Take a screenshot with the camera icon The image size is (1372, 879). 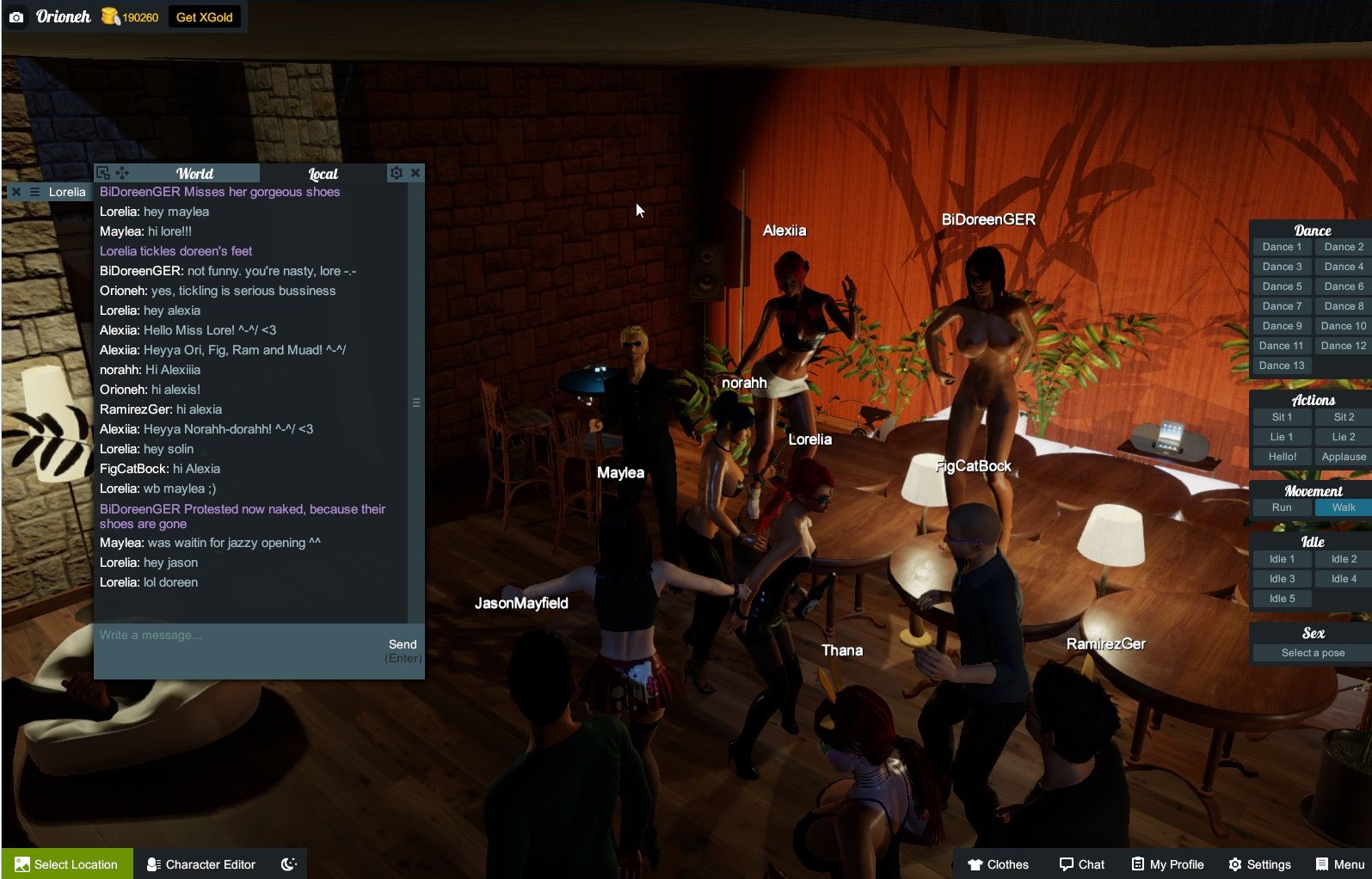pyautogui.click(x=16, y=17)
